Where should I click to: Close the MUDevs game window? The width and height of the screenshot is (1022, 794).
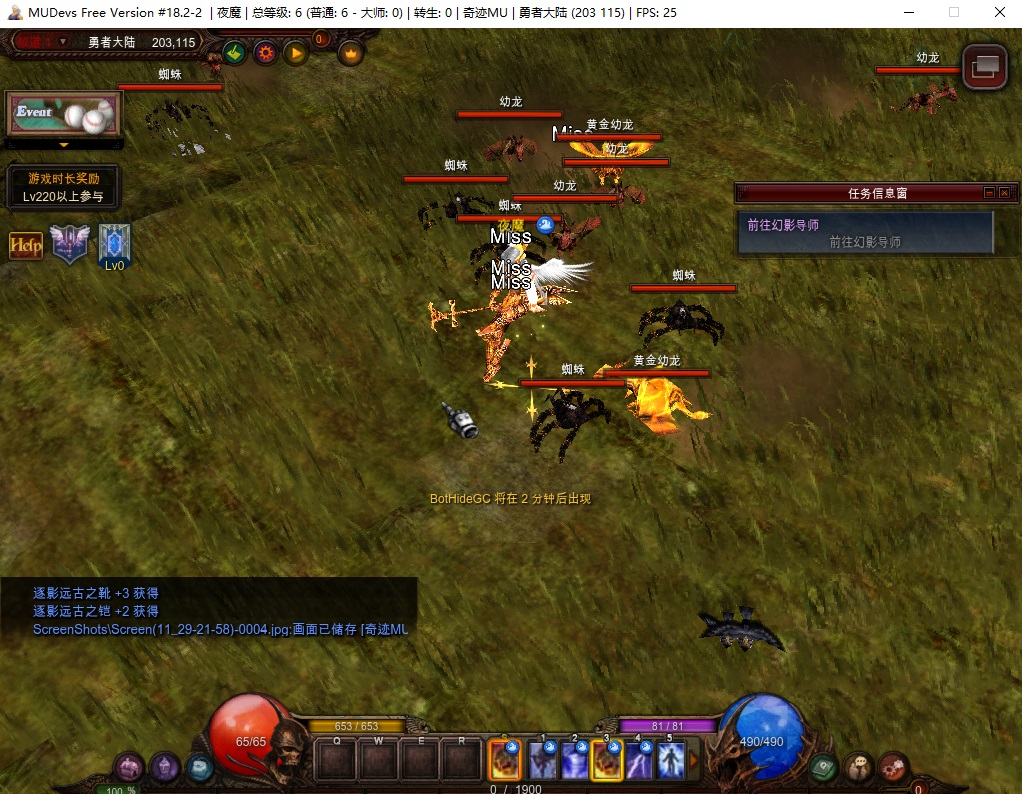tap(998, 12)
